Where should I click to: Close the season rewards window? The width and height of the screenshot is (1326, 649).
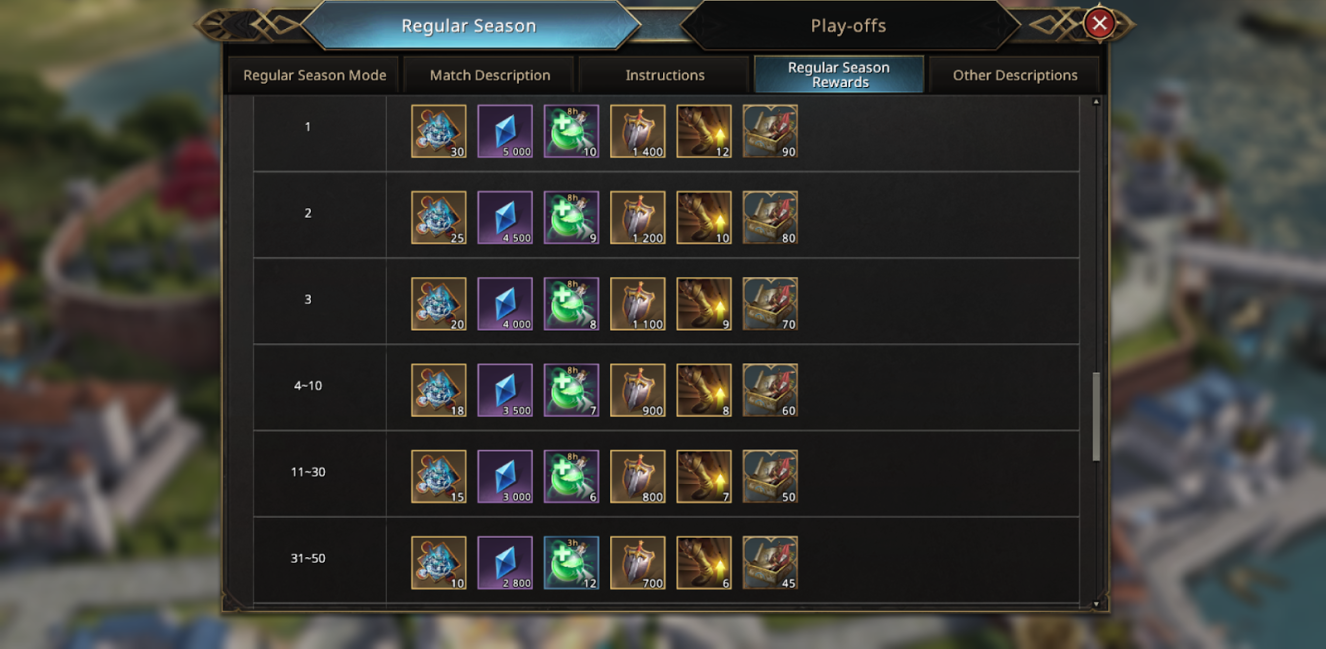[1099, 24]
